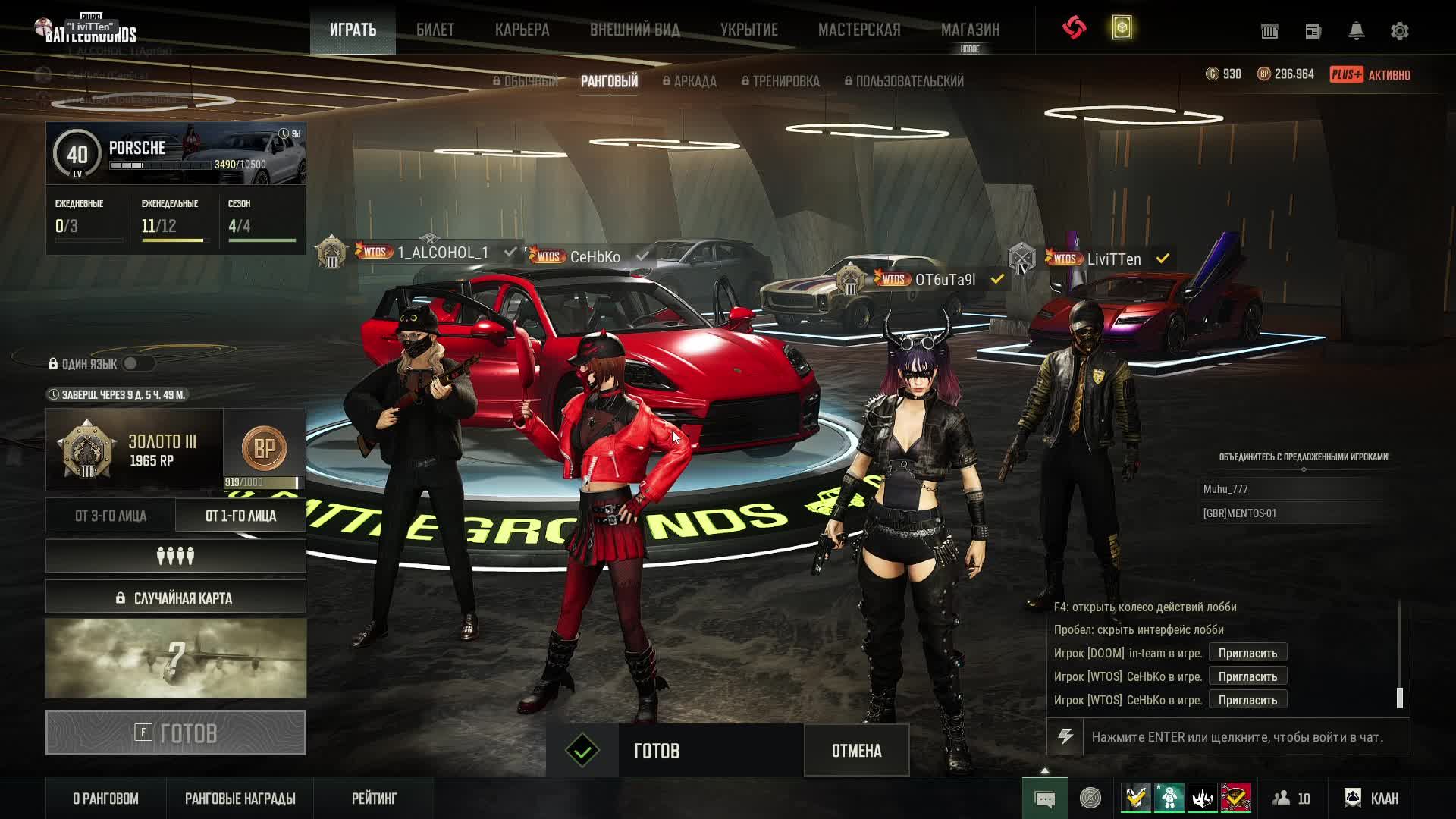Select the four-player squad size button

pos(175,557)
